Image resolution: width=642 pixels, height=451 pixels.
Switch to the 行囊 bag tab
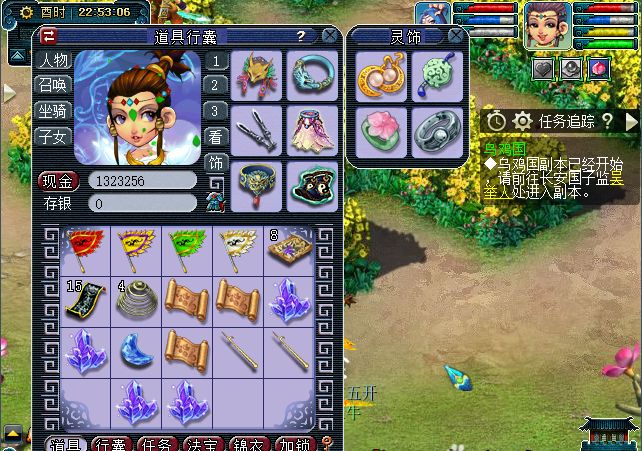pos(112,444)
